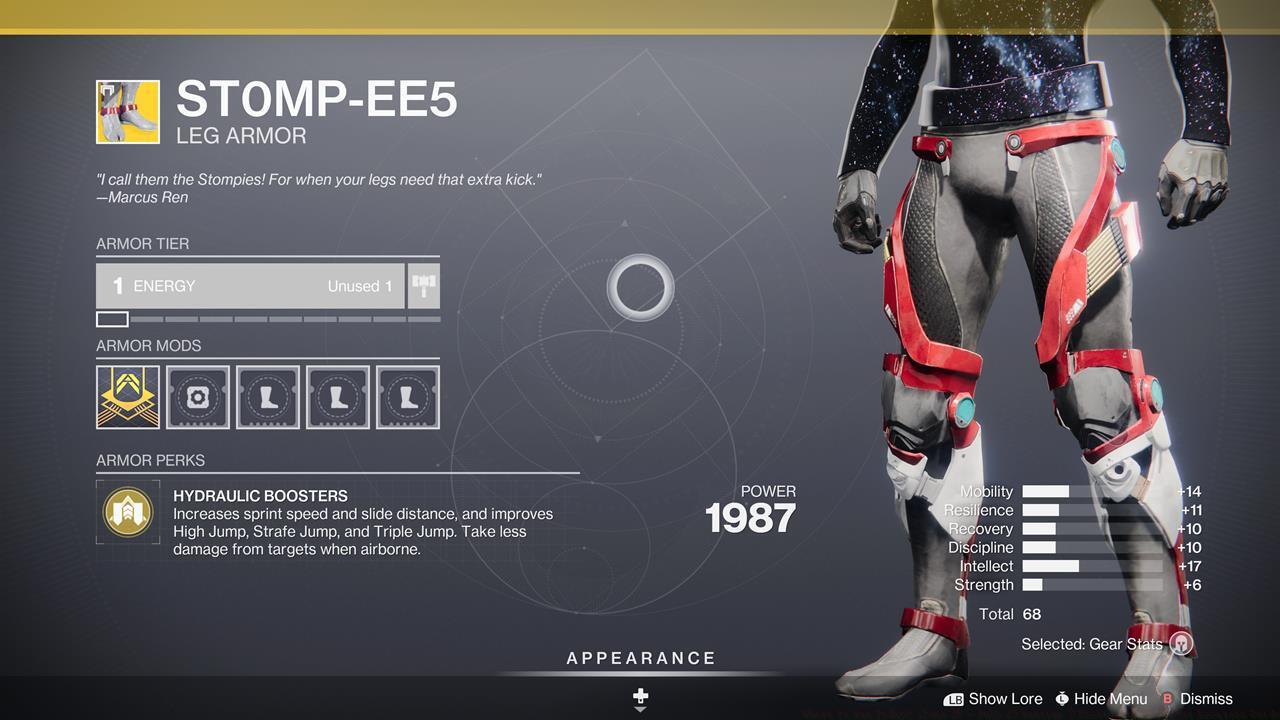
Task: Upgrade armor energy with the hammer icon
Action: click(x=424, y=286)
